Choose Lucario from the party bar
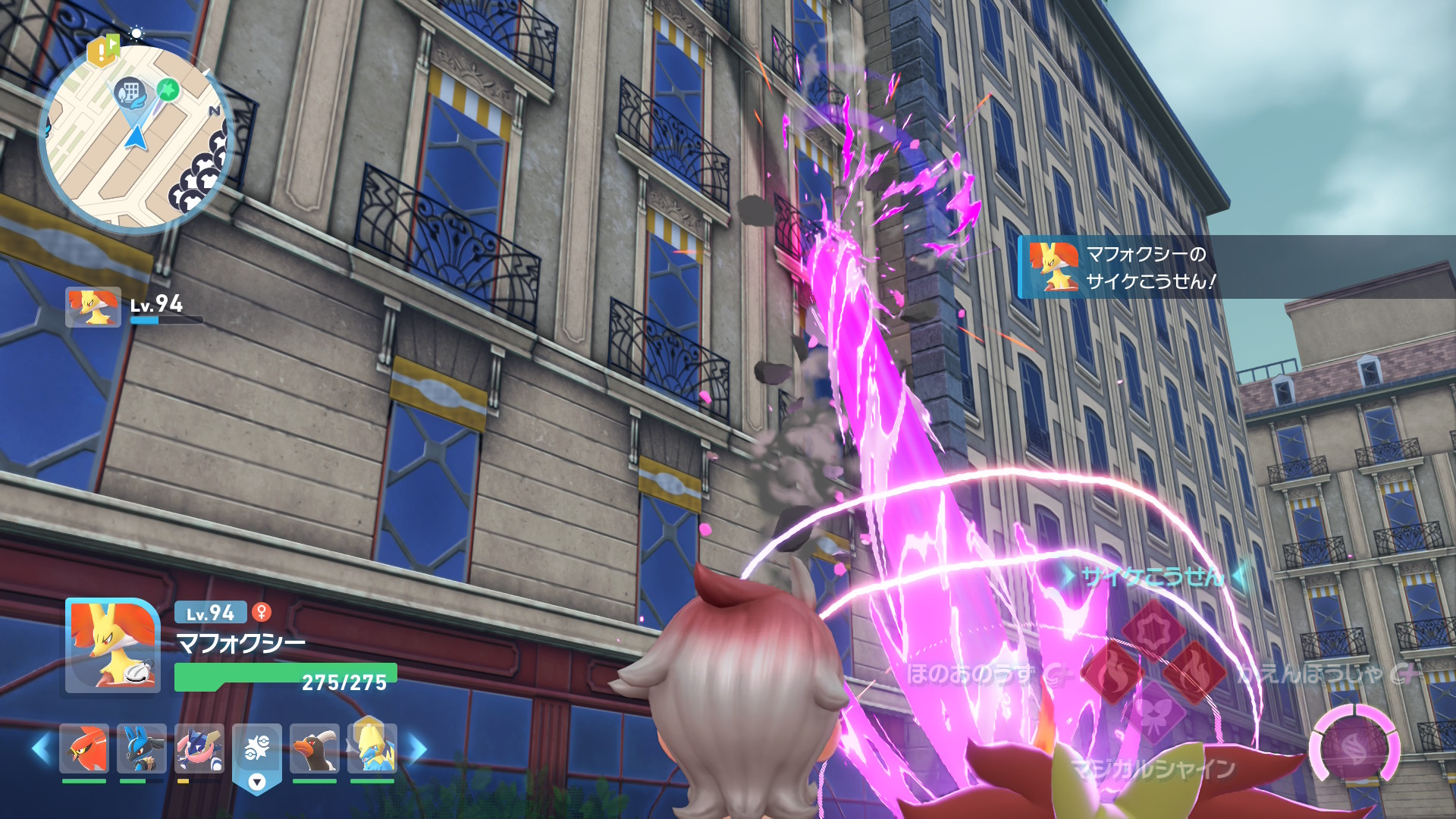This screenshot has height=819, width=1456. [x=142, y=748]
